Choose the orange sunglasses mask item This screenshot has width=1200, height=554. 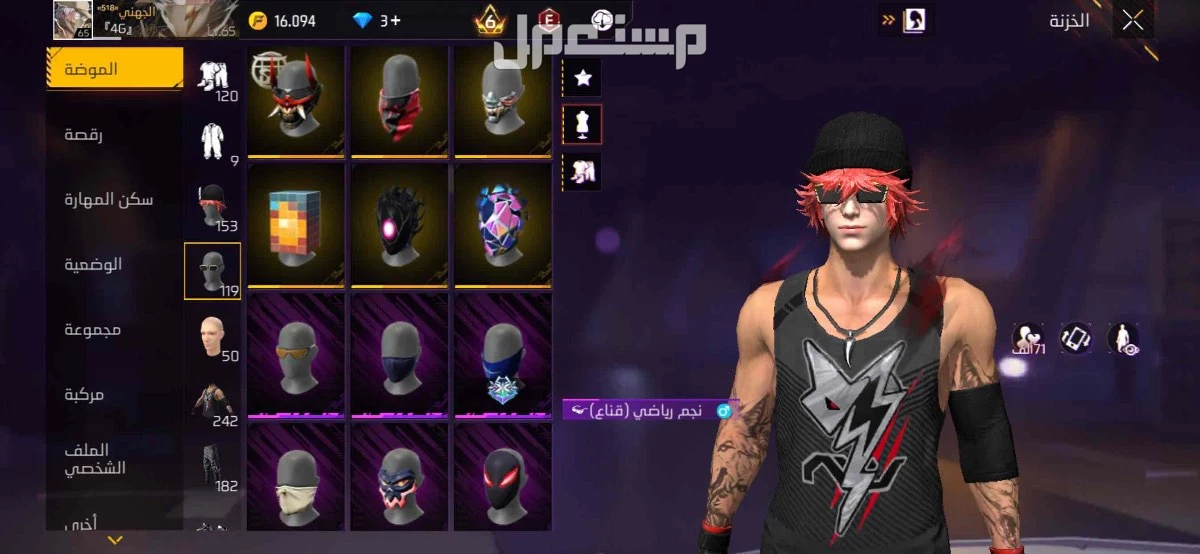[296, 354]
